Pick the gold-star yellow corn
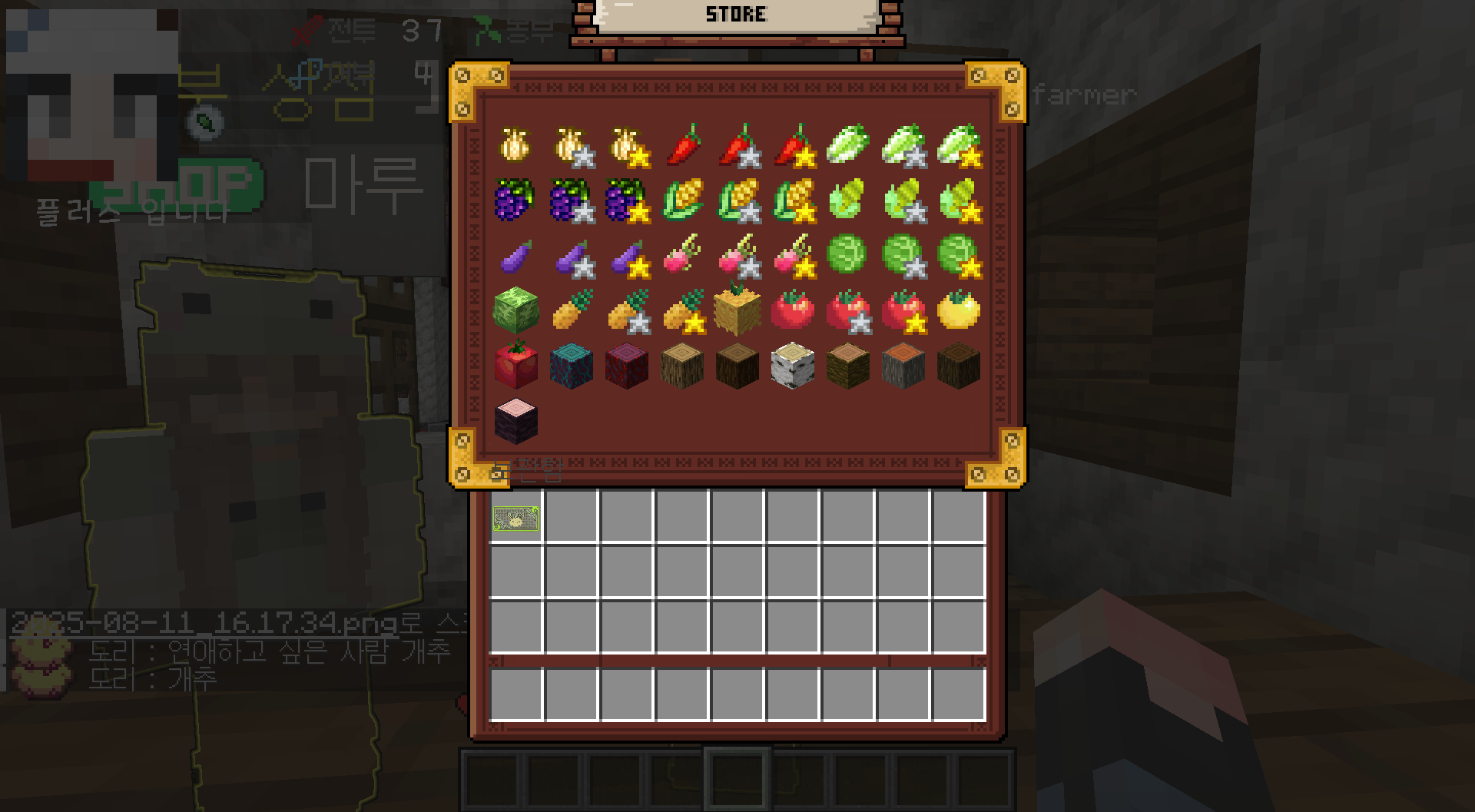 click(793, 200)
